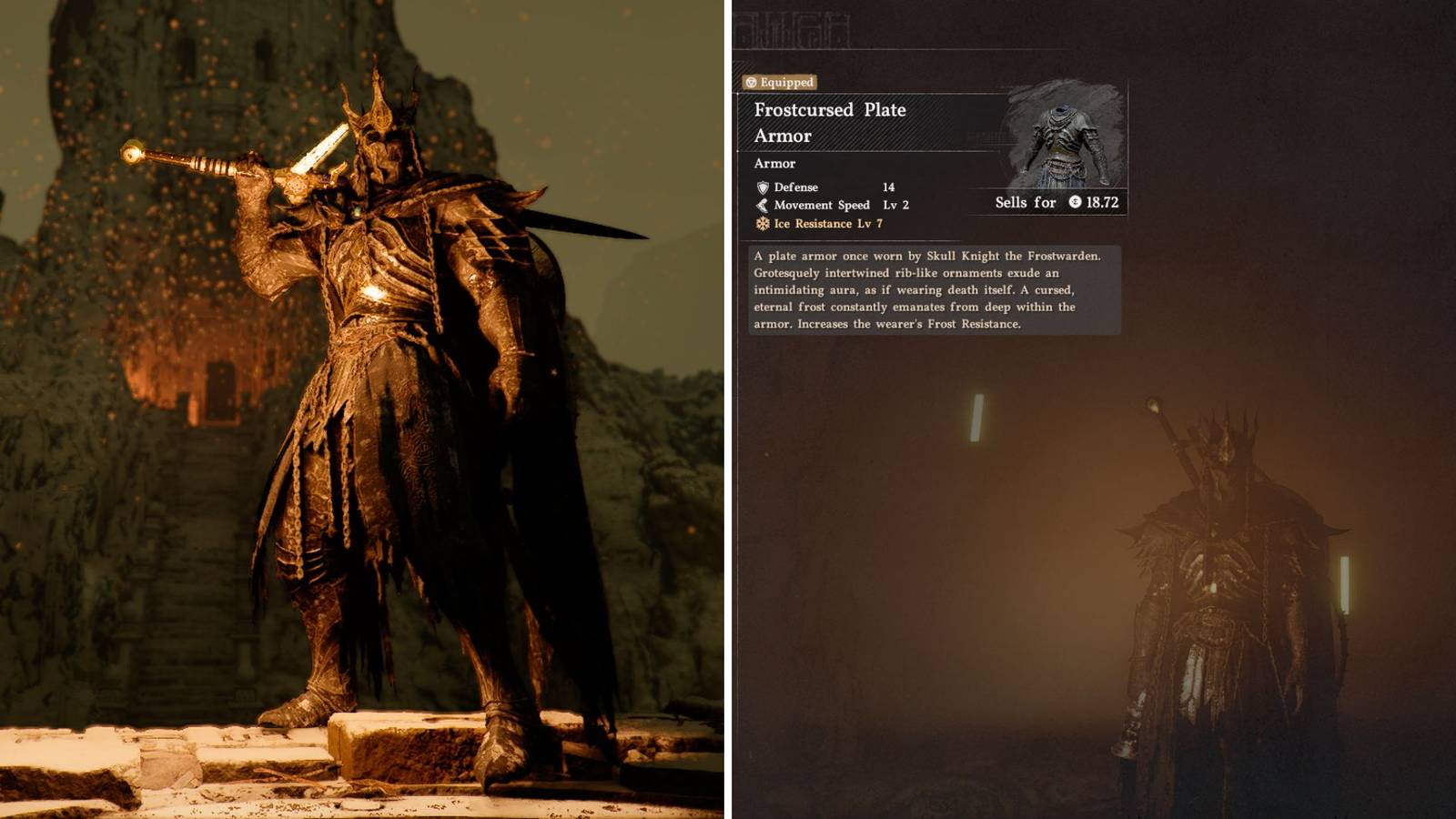Click the Defense value of 14
1456x819 pixels.
(888, 188)
